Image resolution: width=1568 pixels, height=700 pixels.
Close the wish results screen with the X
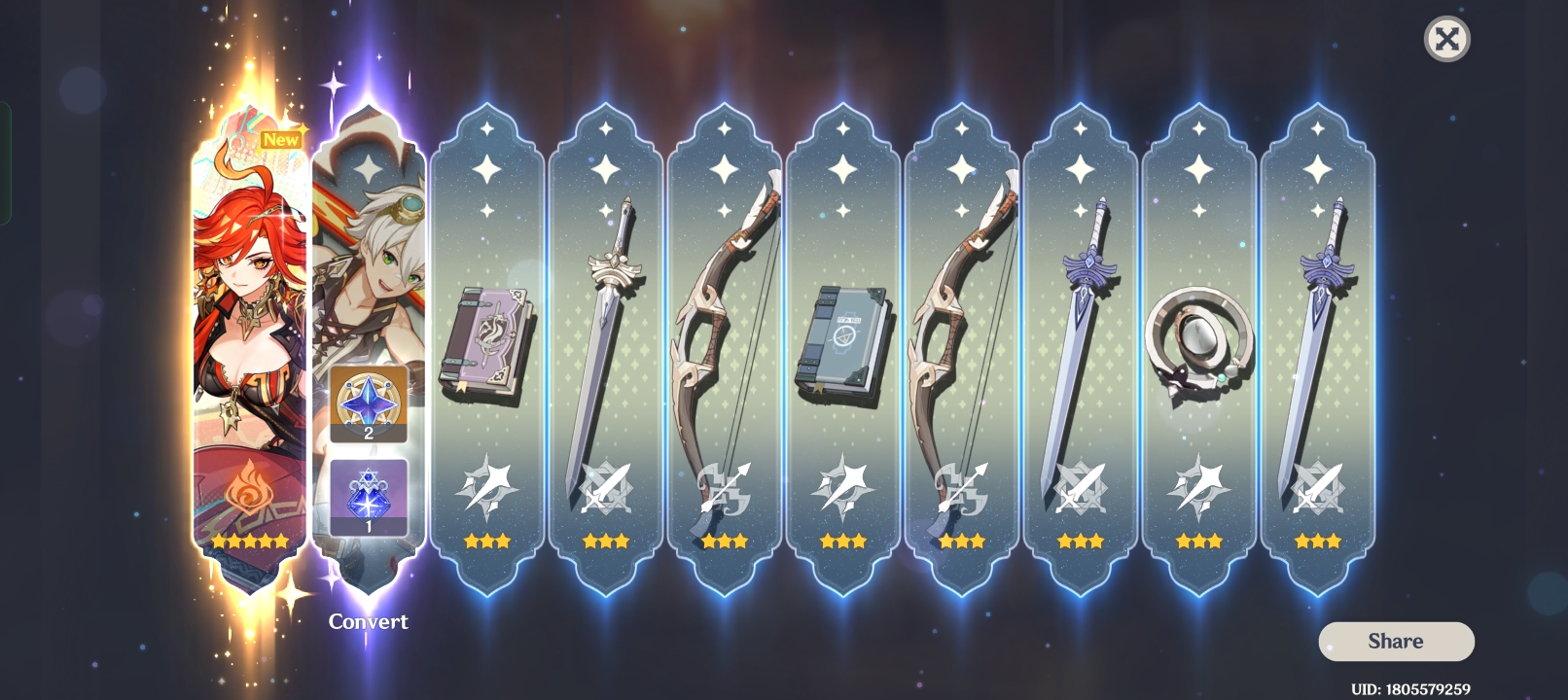click(1447, 40)
